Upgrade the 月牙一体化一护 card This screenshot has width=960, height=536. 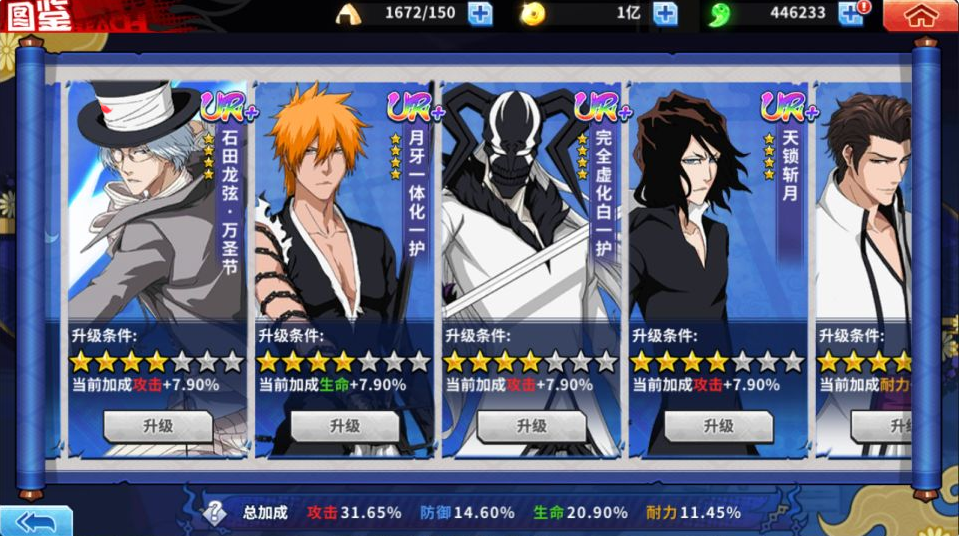point(345,426)
